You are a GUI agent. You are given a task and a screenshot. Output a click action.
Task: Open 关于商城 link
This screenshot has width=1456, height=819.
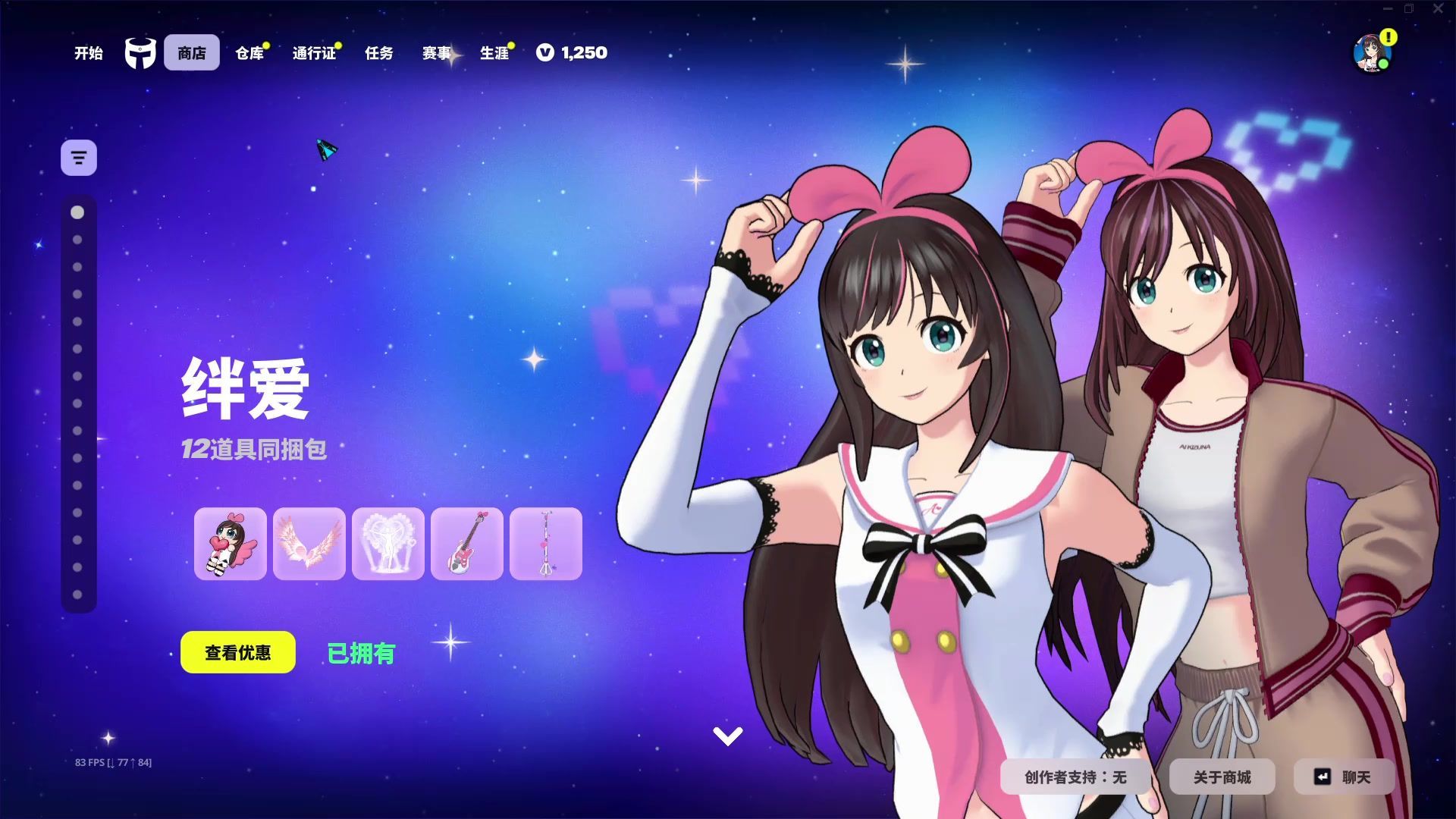pos(1222,777)
